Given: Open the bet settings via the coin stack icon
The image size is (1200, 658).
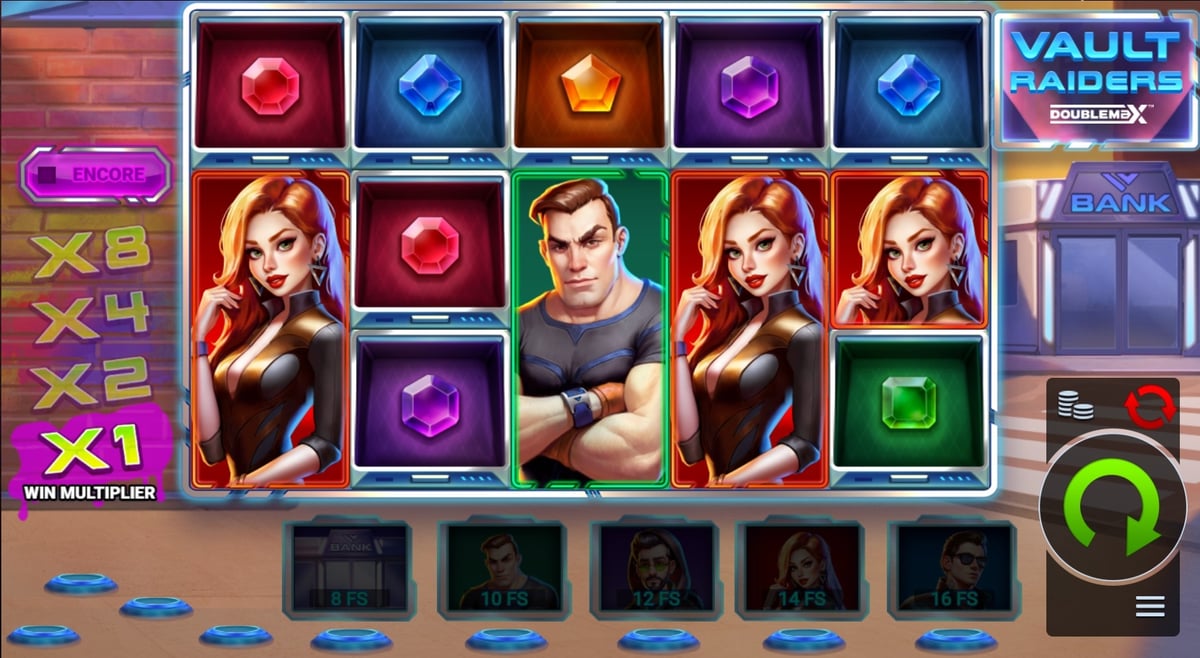Looking at the screenshot, I should point(1075,405).
